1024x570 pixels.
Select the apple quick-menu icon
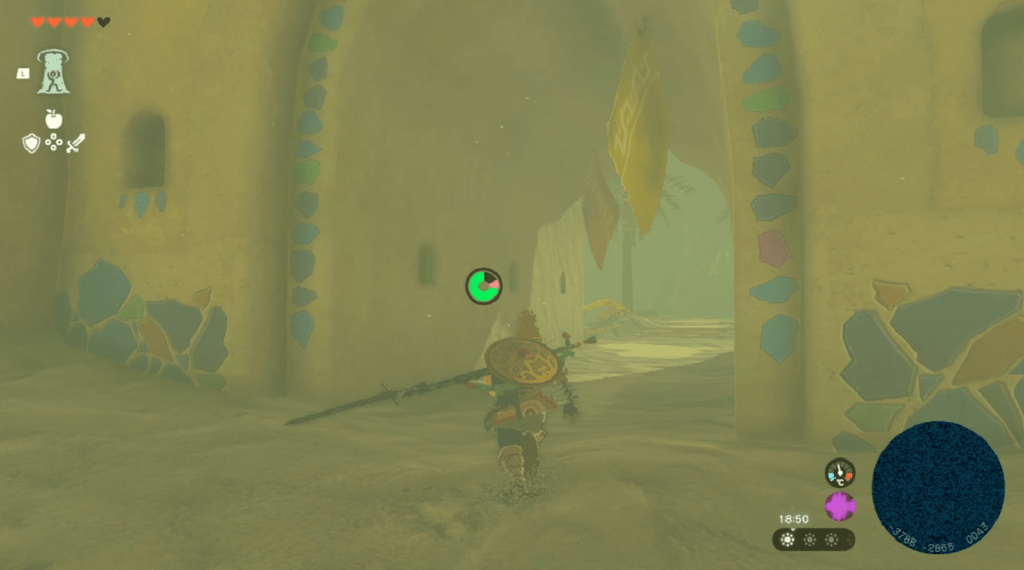coord(54,119)
